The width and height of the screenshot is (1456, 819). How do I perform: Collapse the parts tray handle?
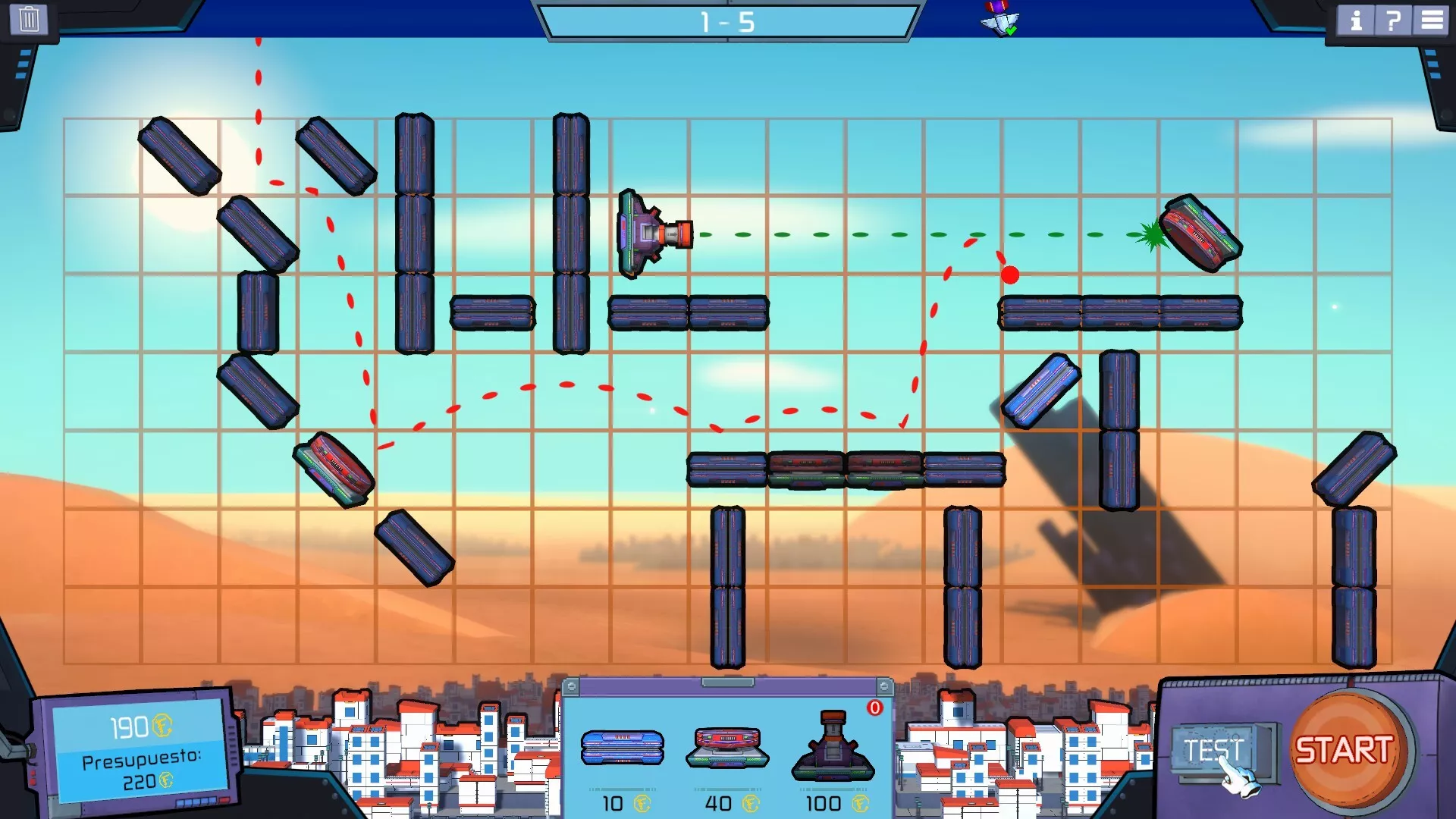pos(727,682)
